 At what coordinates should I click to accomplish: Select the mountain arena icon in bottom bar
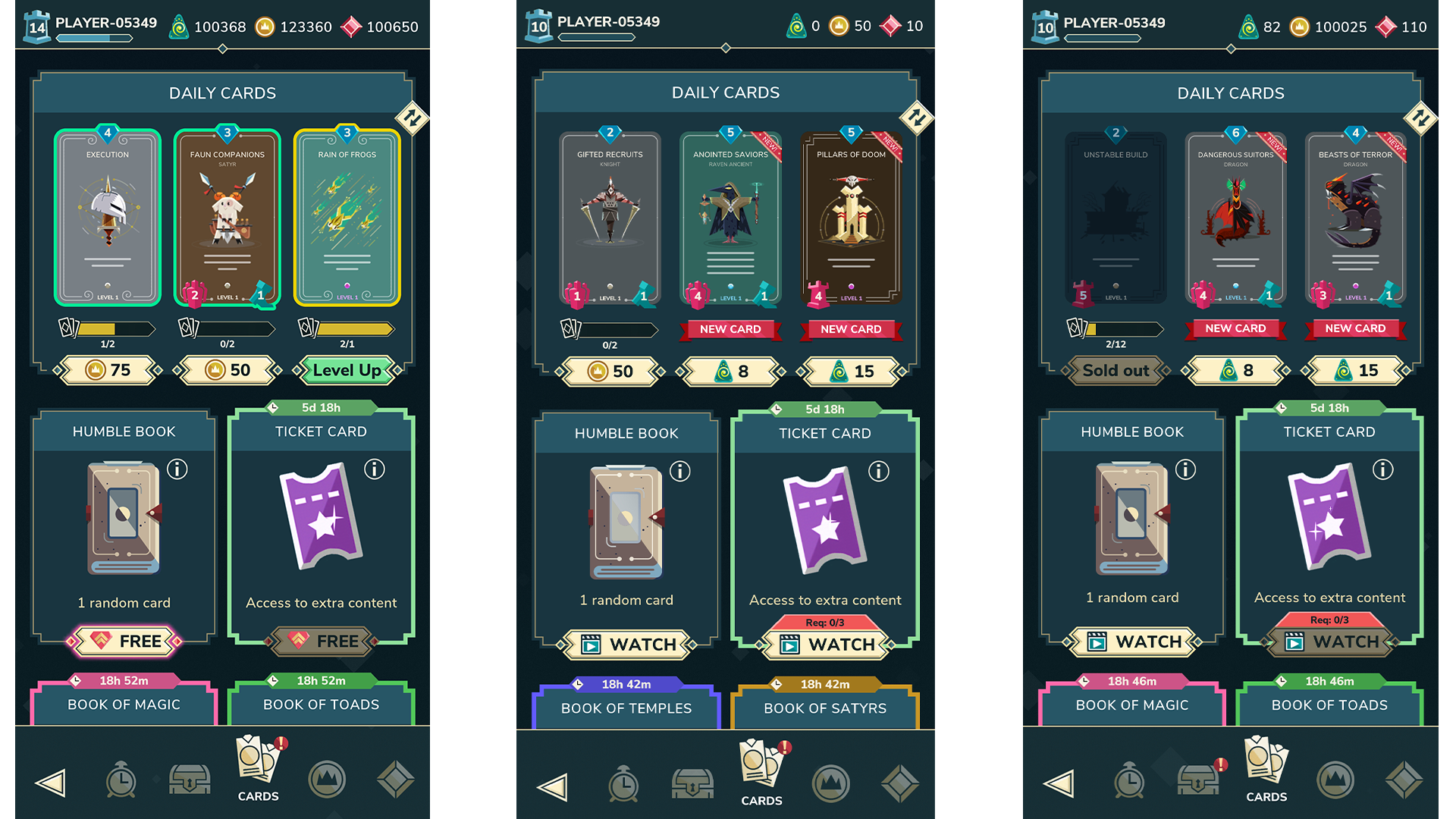pos(327,781)
